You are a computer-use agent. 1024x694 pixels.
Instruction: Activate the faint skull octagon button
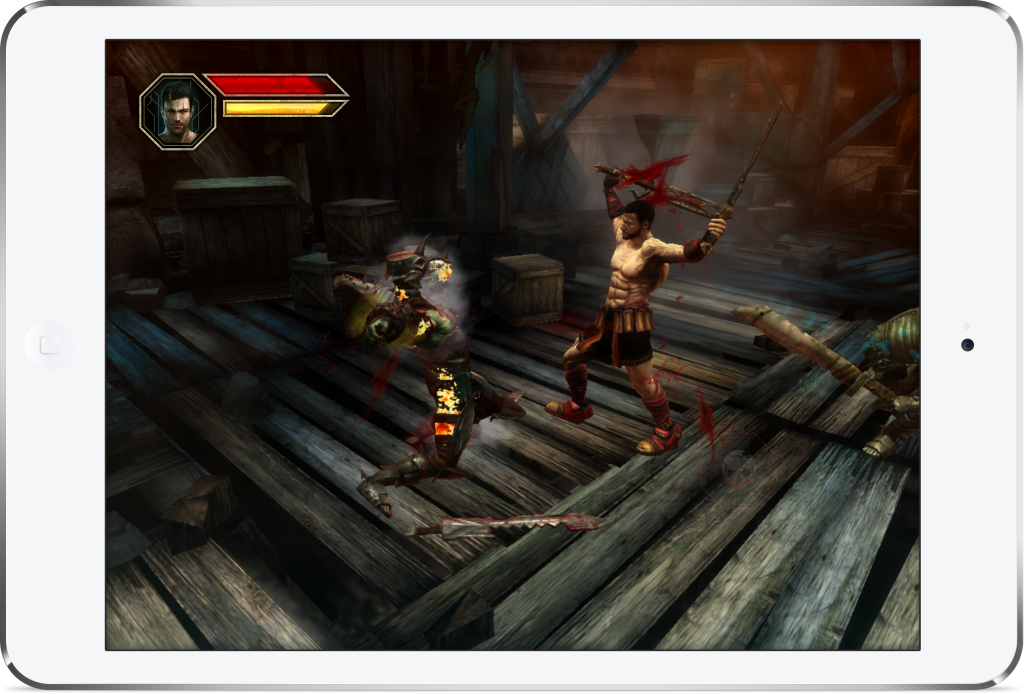(x=737, y=468)
